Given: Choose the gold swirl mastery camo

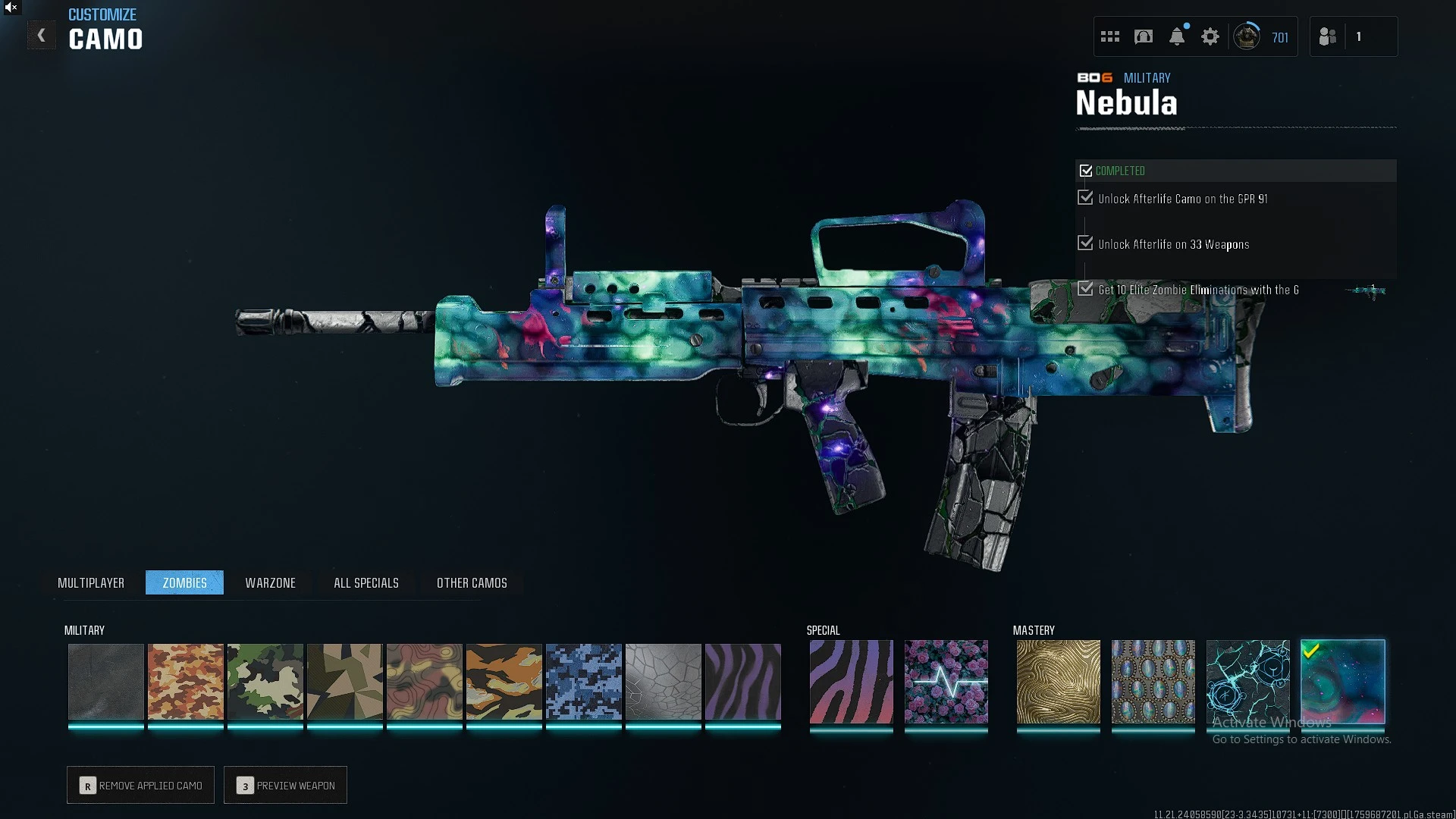Looking at the screenshot, I should click(x=1058, y=681).
